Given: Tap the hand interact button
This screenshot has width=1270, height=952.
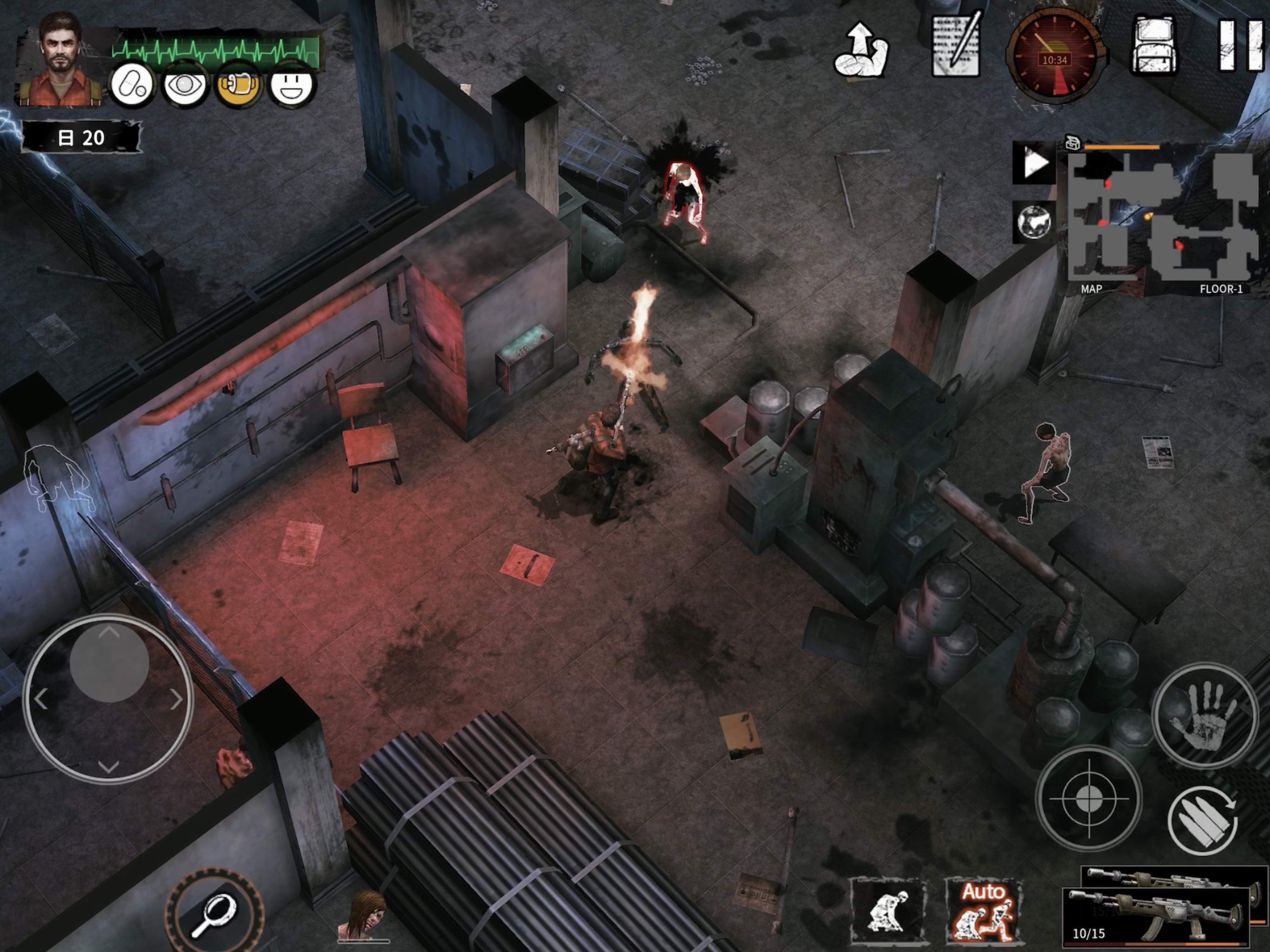Looking at the screenshot, I should 1204,715.
